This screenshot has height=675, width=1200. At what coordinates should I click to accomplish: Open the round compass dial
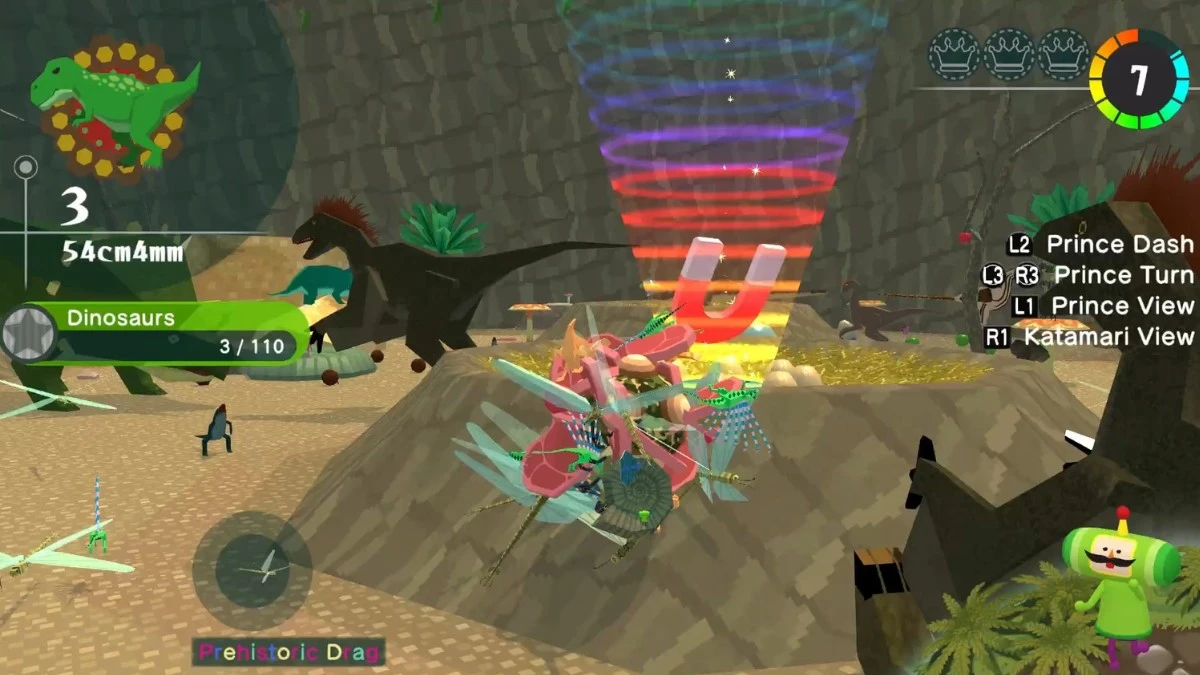click(252, 570)
